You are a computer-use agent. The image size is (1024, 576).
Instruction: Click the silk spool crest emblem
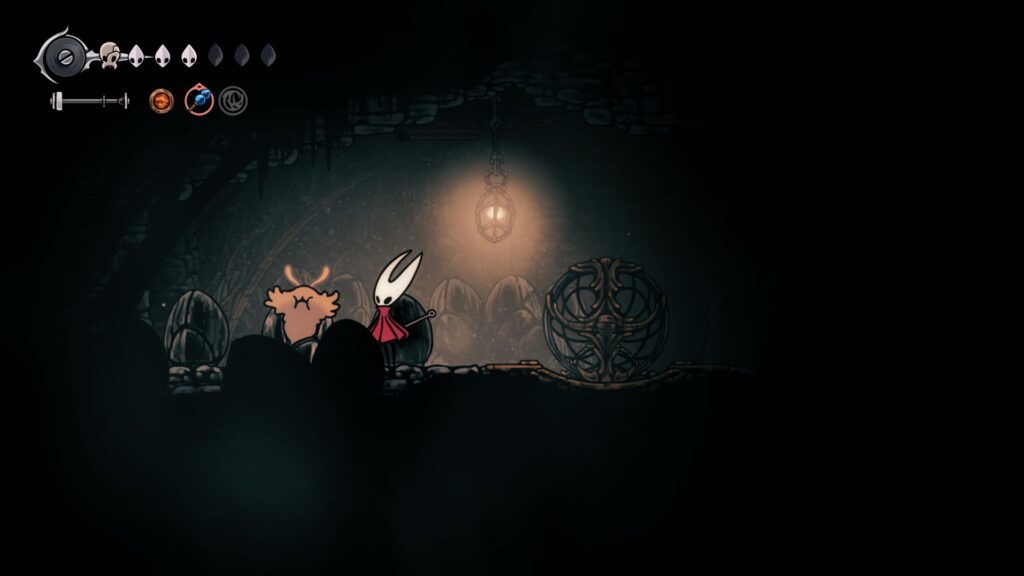click(64, 54)
